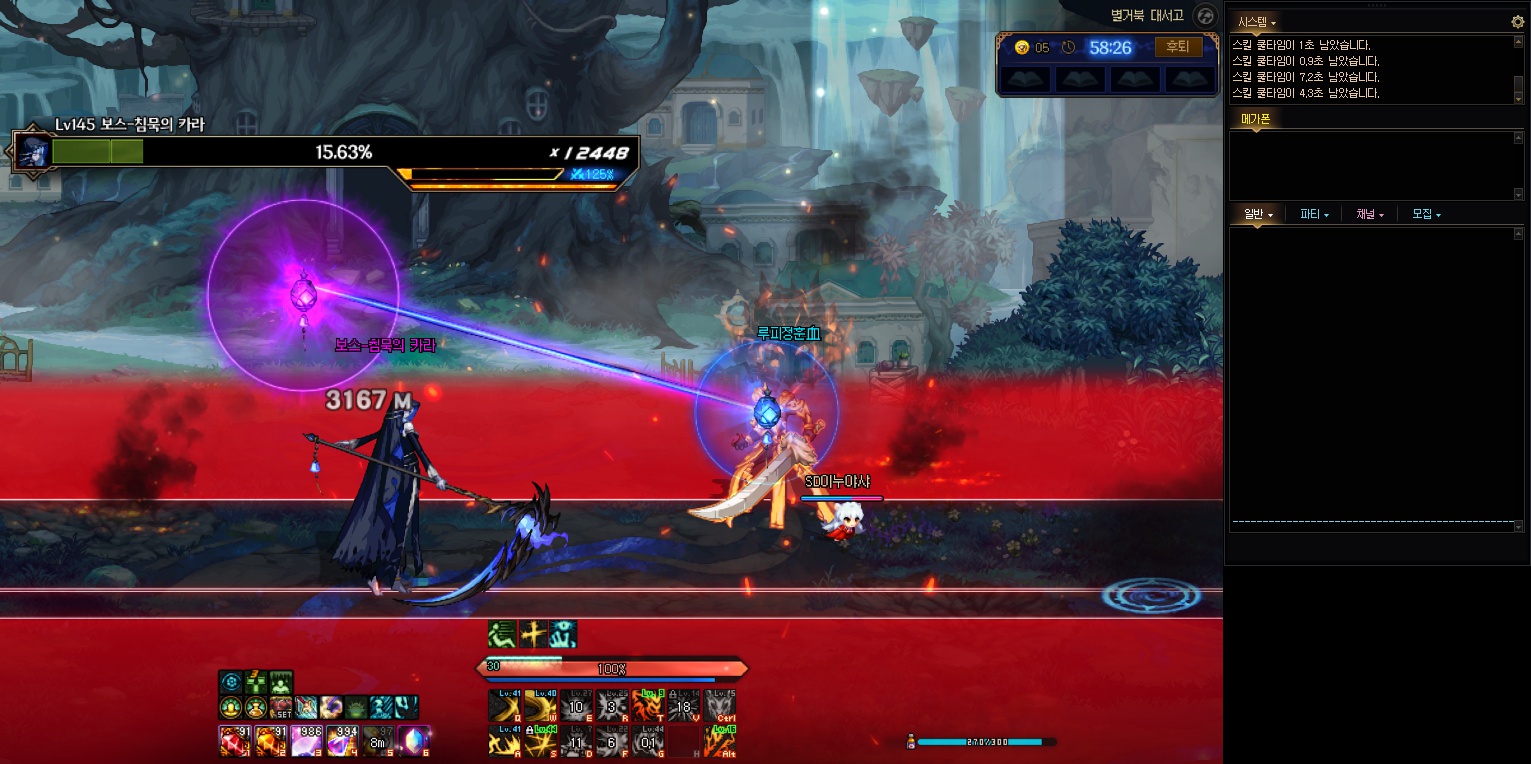Open the chat settings gear

(x=1517, y=21)
